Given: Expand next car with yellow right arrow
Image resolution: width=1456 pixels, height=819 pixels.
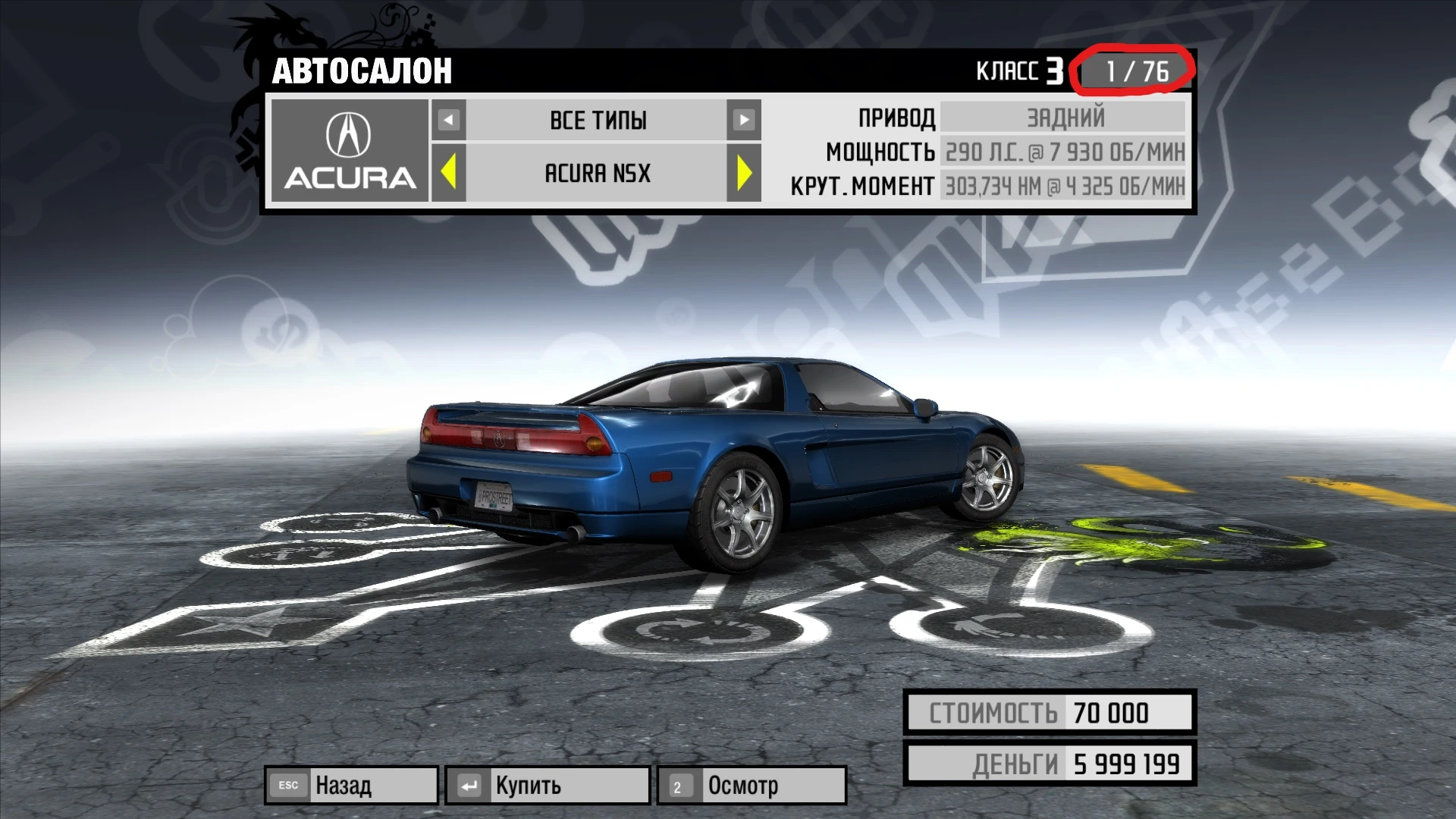Looking at the screenshot, I should (x=746, y=174).
